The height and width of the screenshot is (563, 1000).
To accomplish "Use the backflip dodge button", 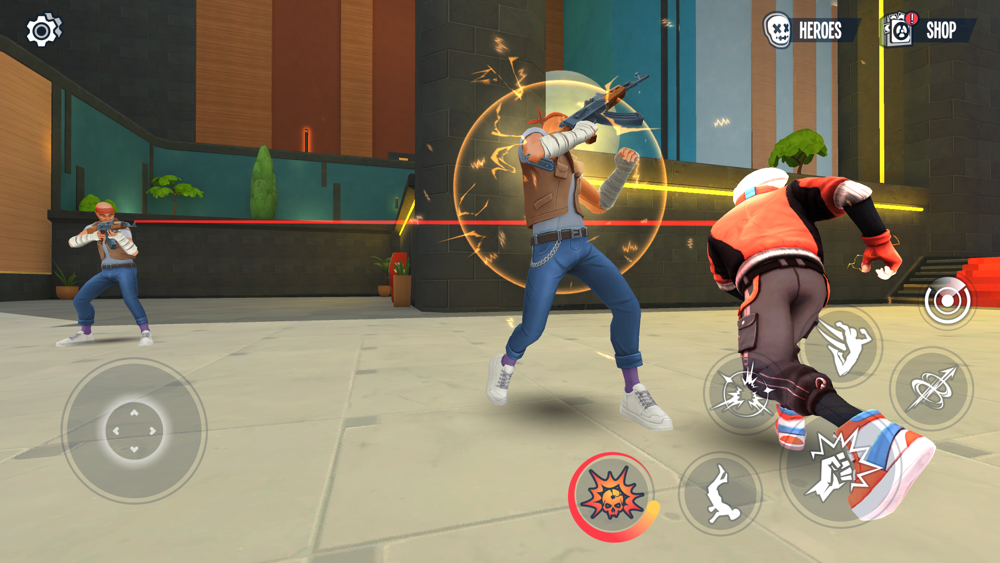I will (720, 493).
